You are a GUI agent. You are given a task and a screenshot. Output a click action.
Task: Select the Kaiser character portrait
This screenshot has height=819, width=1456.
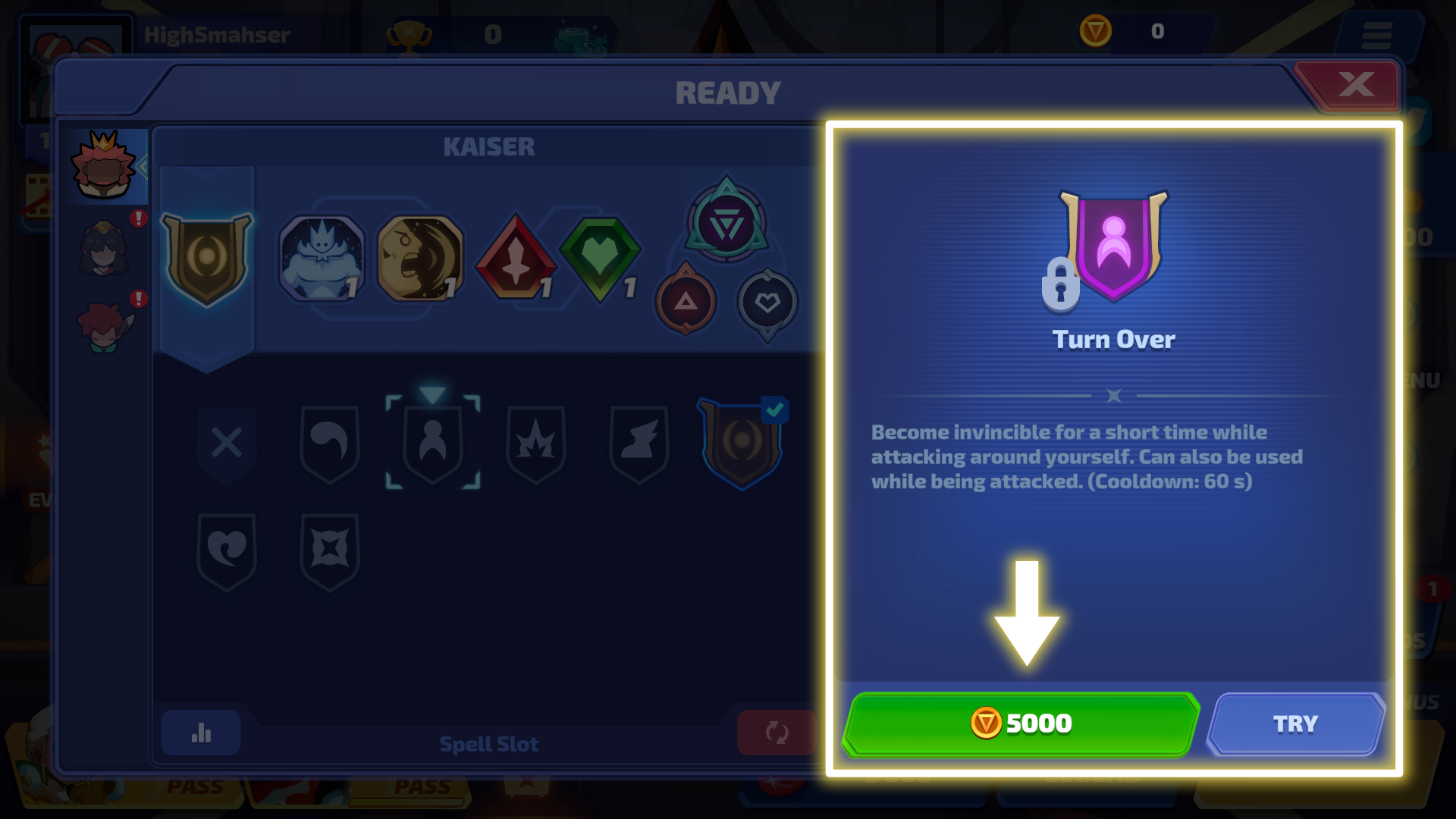[x=103, y=165]
